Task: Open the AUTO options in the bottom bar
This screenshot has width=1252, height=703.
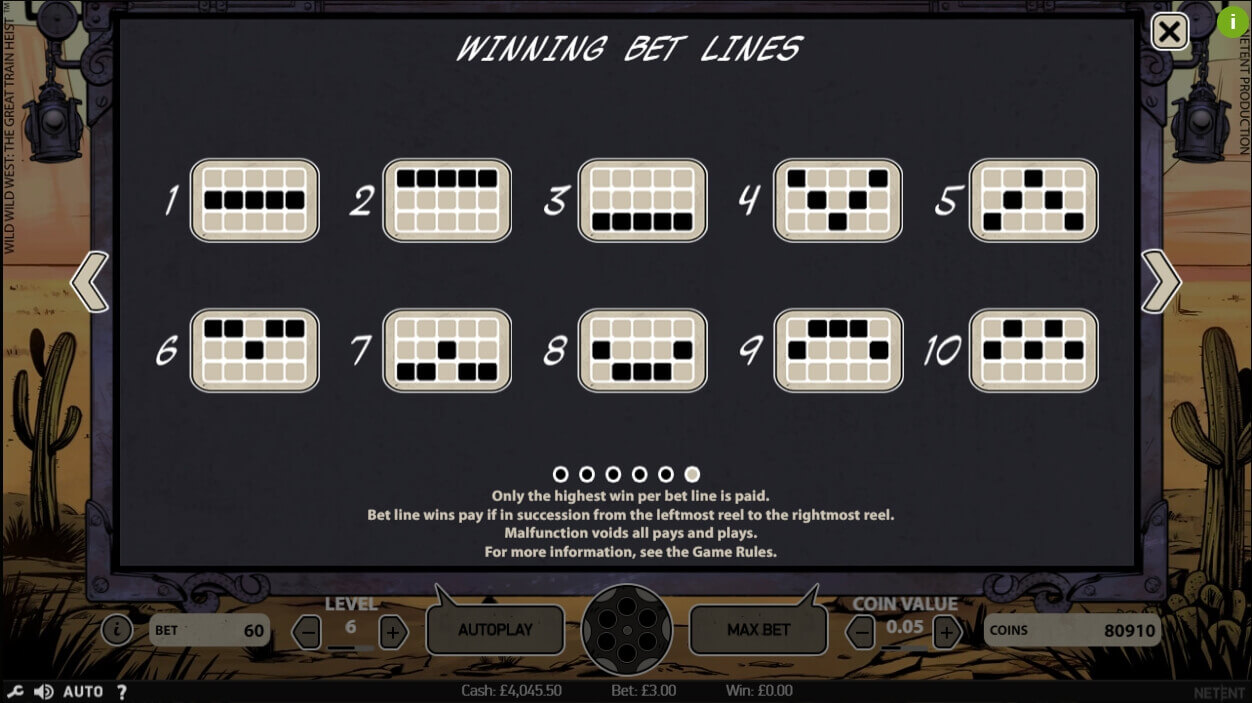Action: [83, 692]
